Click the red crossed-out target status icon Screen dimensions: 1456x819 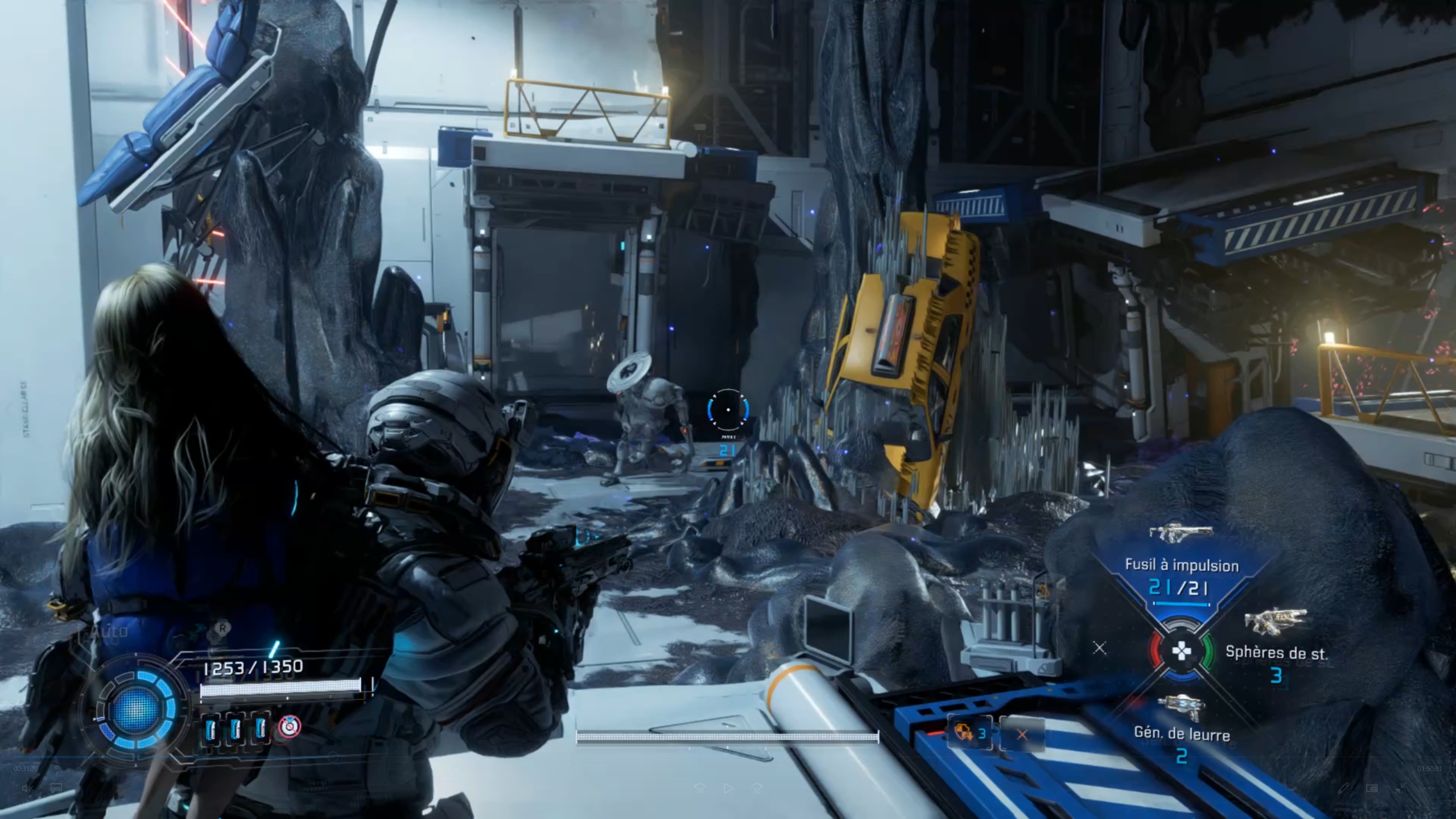(290, 727)
